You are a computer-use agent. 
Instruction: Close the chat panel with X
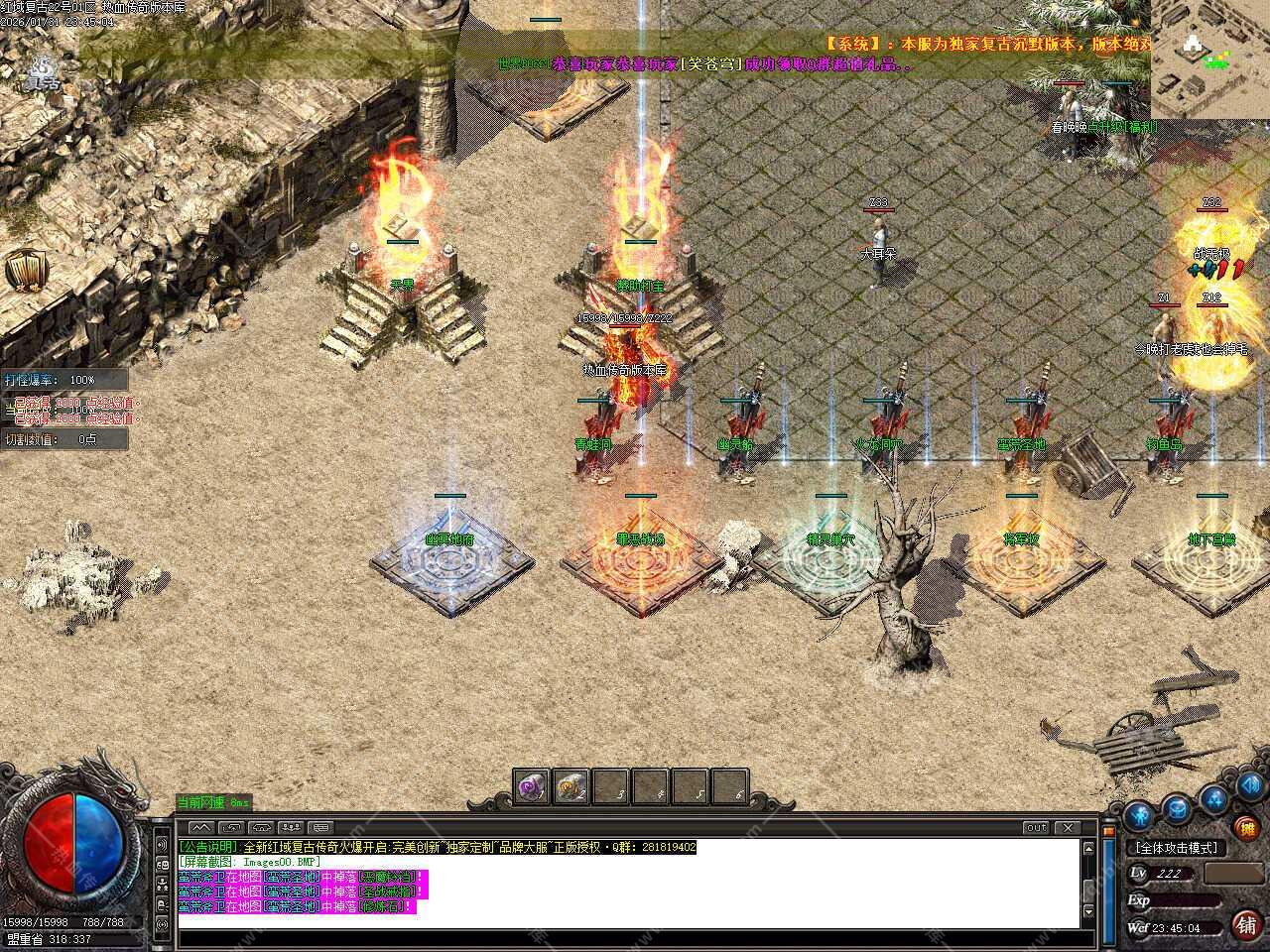point(1067,827)
